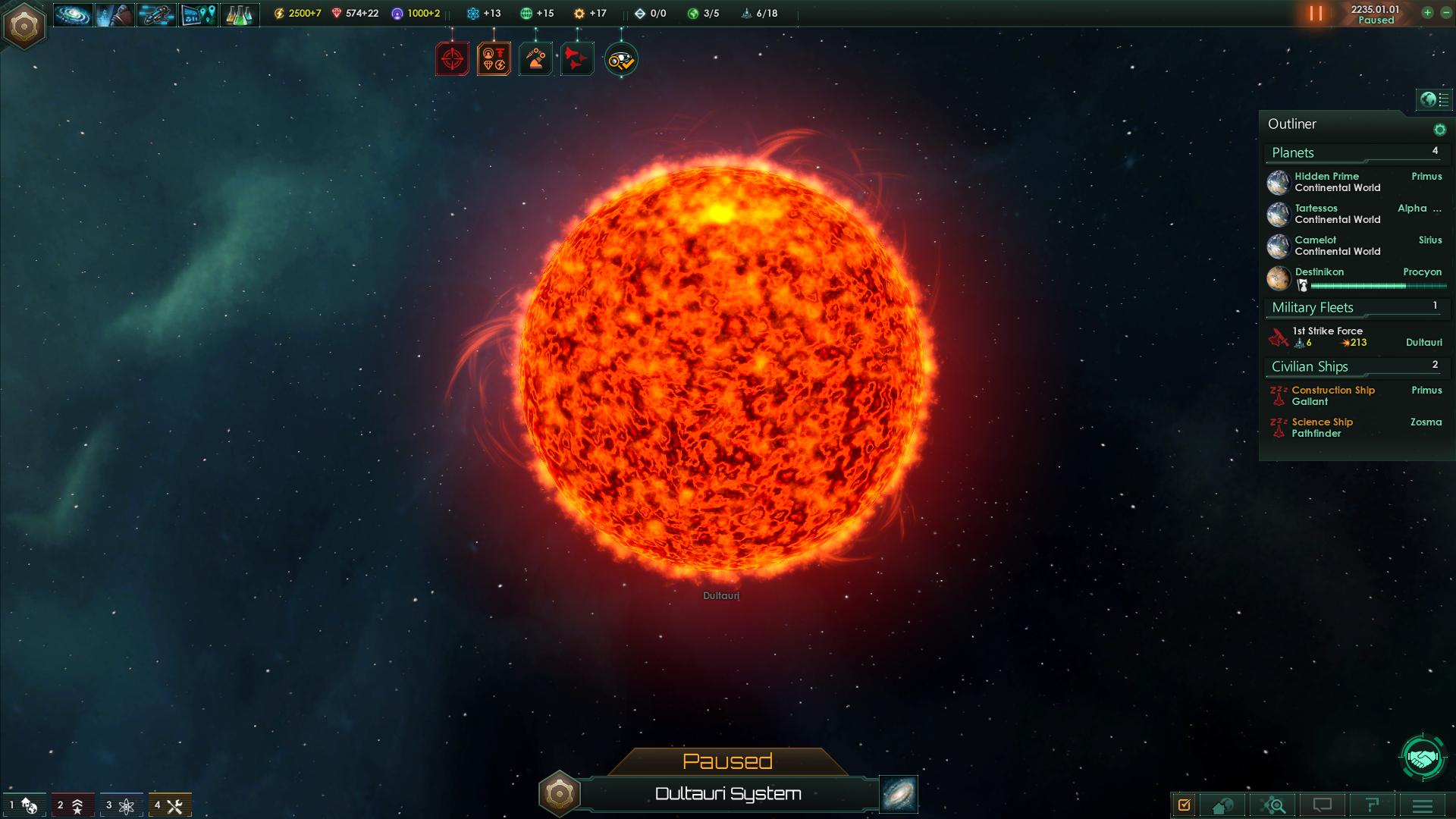Open the research flasks technology view
Image resolution: width=1456 pixels, height=819 pixels.
[x=239, y=14]
